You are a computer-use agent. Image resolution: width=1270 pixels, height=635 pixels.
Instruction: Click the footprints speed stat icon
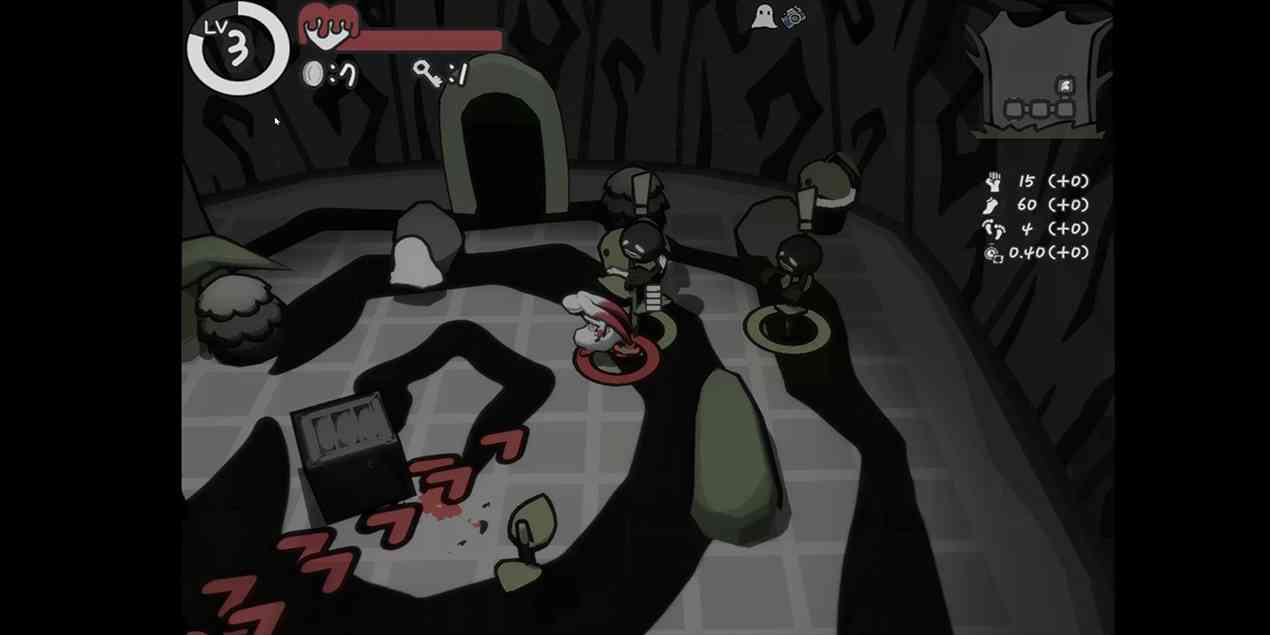993,229
